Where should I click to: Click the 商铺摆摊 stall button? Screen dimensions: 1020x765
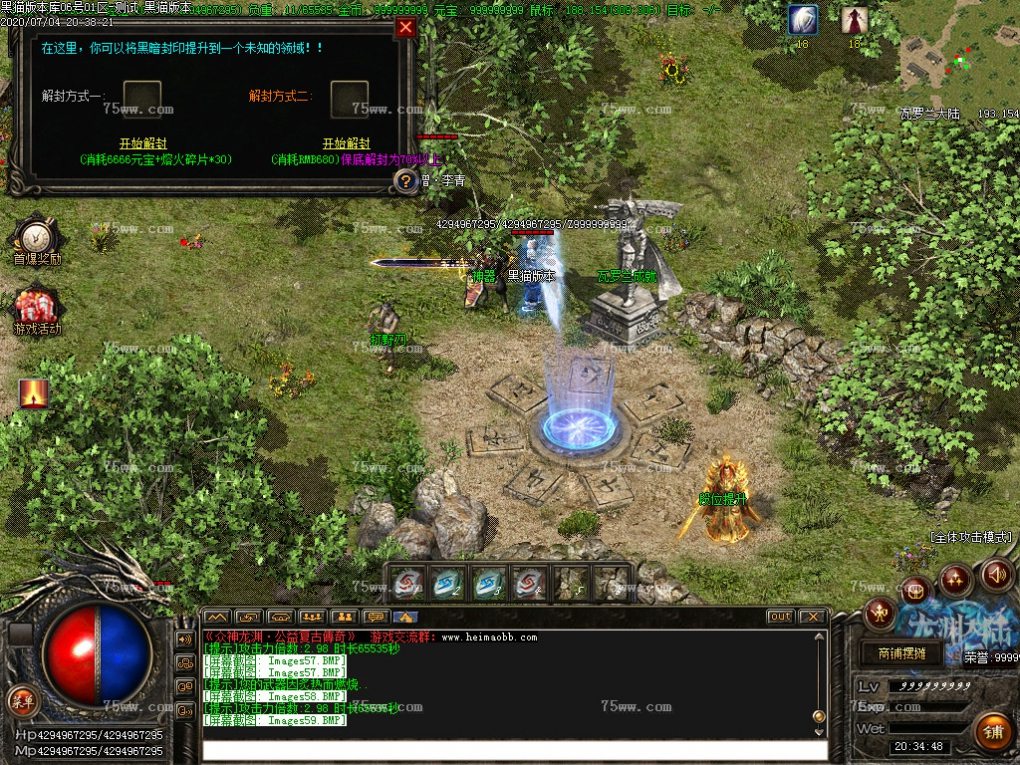900,653
